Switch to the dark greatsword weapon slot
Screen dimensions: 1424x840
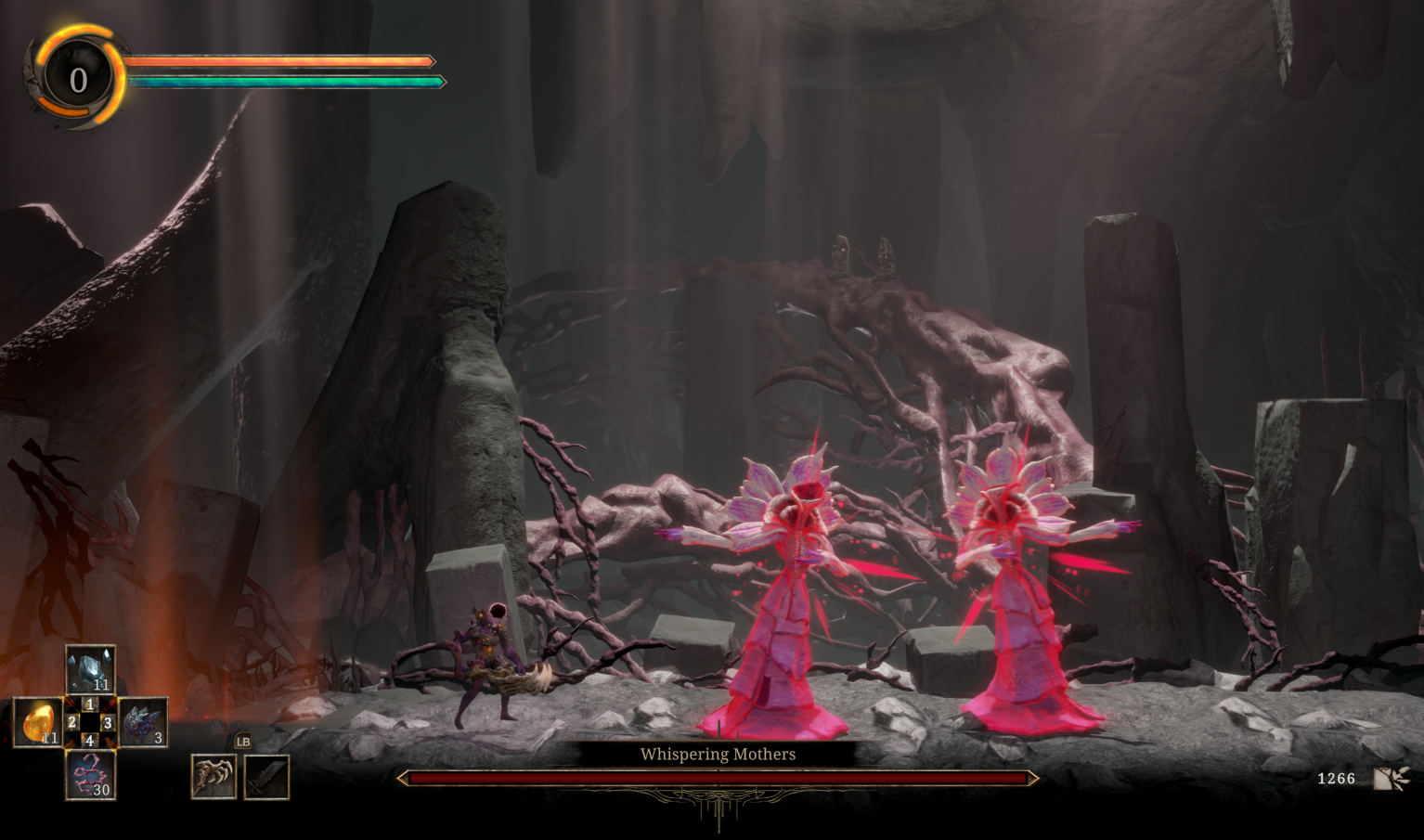[266, 777]
